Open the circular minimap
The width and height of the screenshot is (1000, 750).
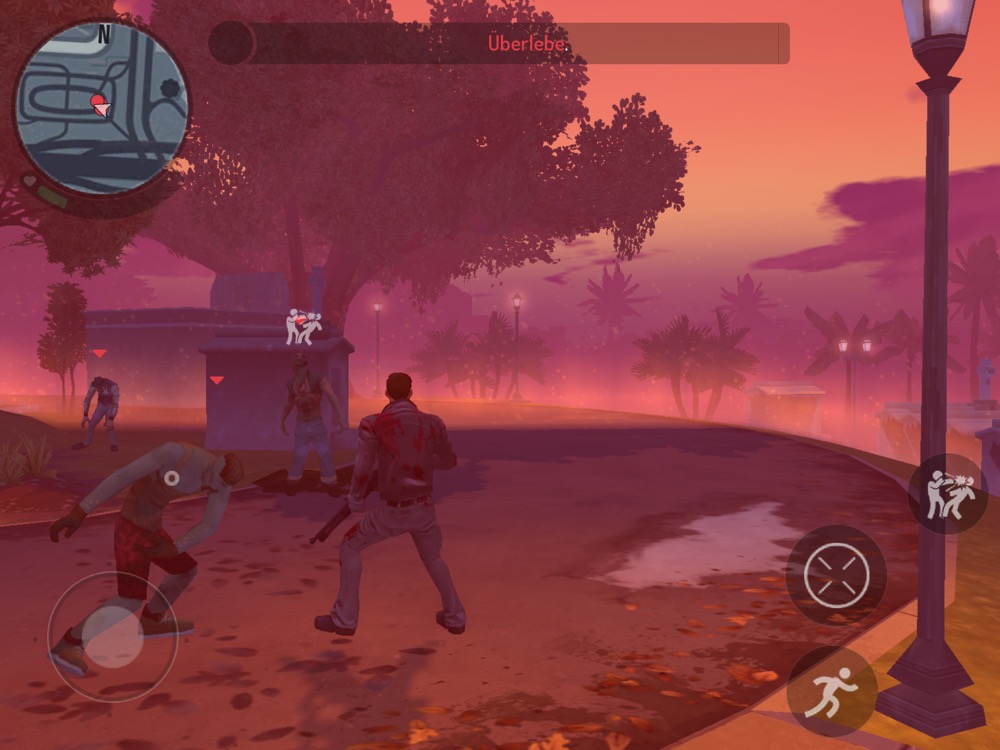coord(101,107)
